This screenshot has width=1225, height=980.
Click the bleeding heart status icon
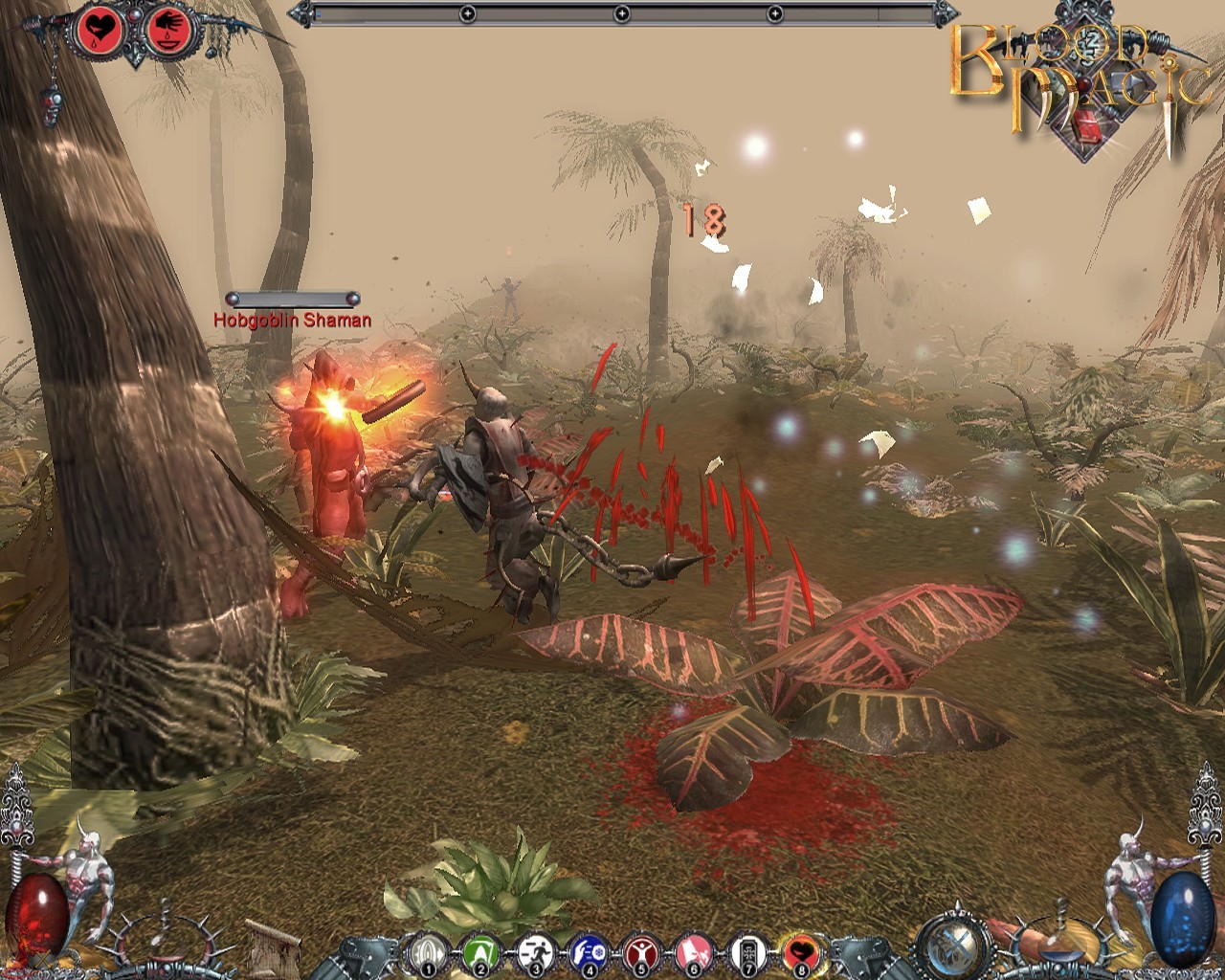pyautogui.click(x=98, y=31)
